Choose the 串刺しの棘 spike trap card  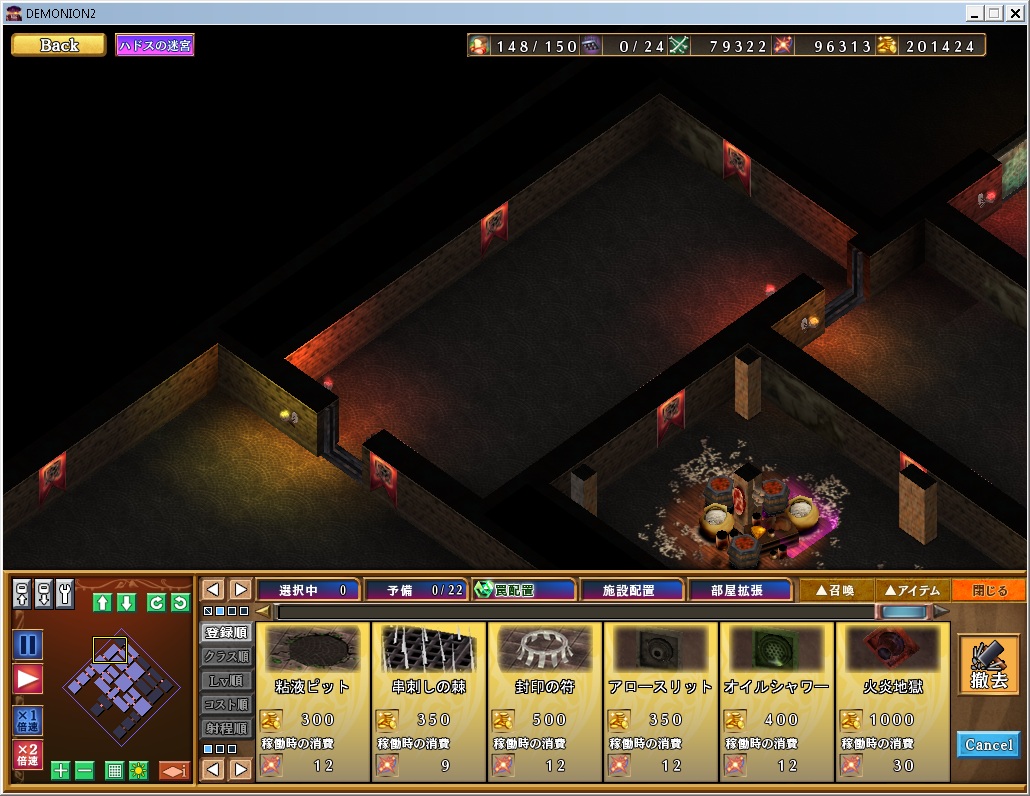[x=429, y=701]
